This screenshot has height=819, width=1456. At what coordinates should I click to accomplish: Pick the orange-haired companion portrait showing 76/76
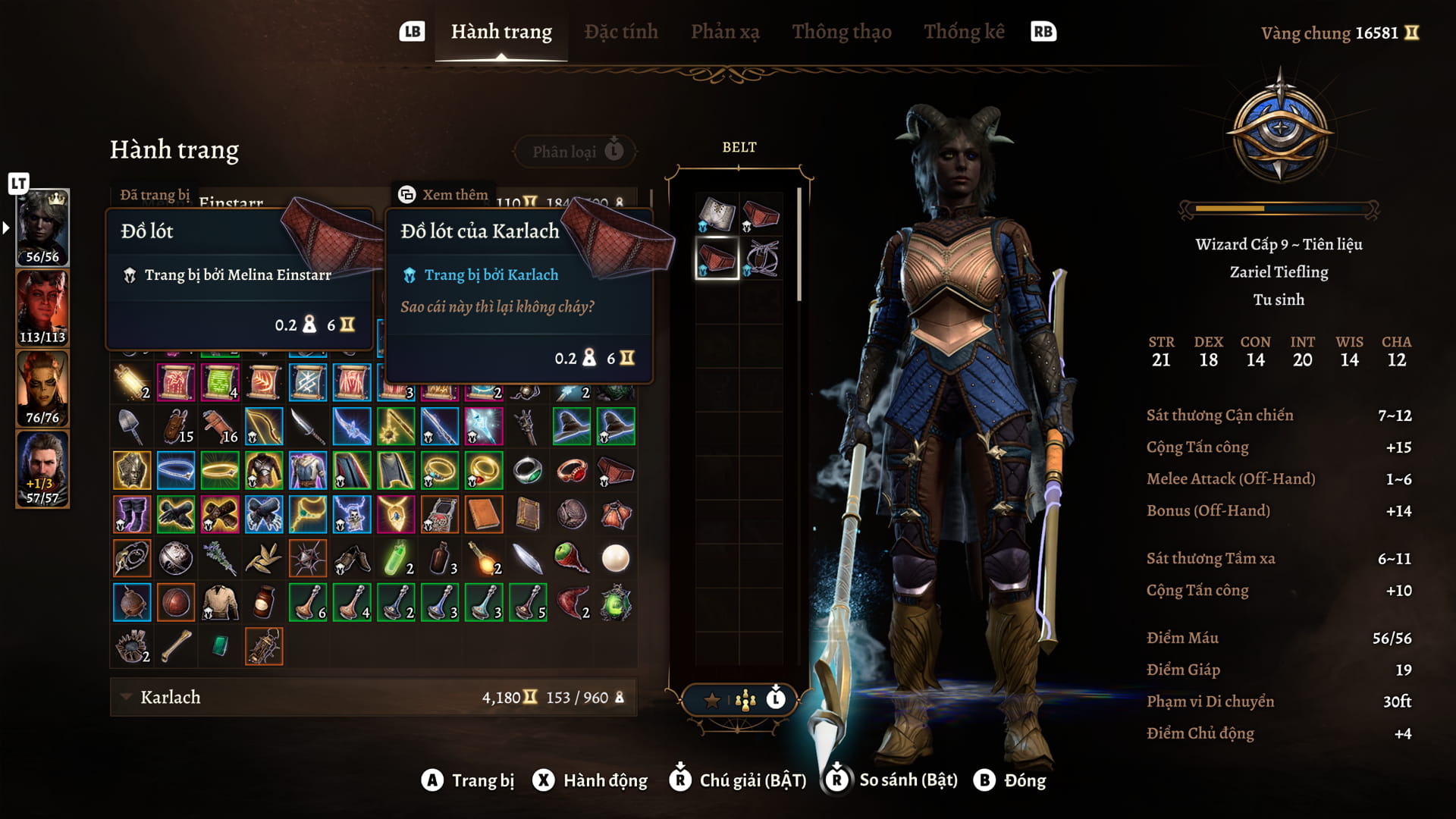click(x=42, y=388)
